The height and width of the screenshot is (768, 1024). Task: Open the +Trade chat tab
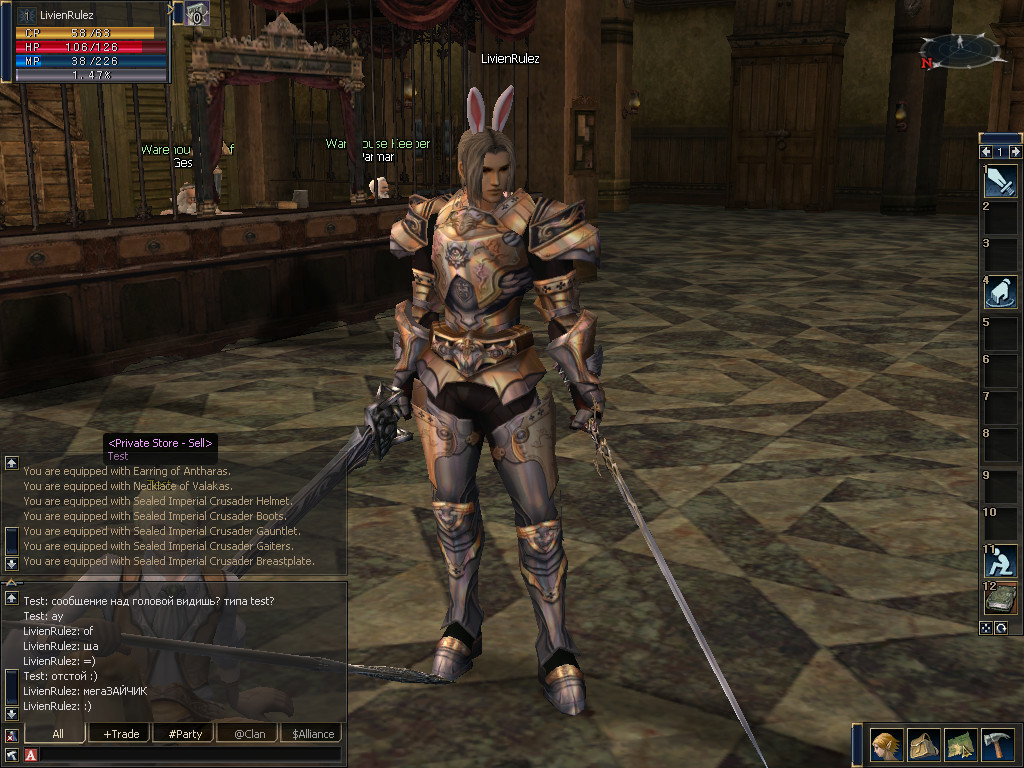pos(121,733)
